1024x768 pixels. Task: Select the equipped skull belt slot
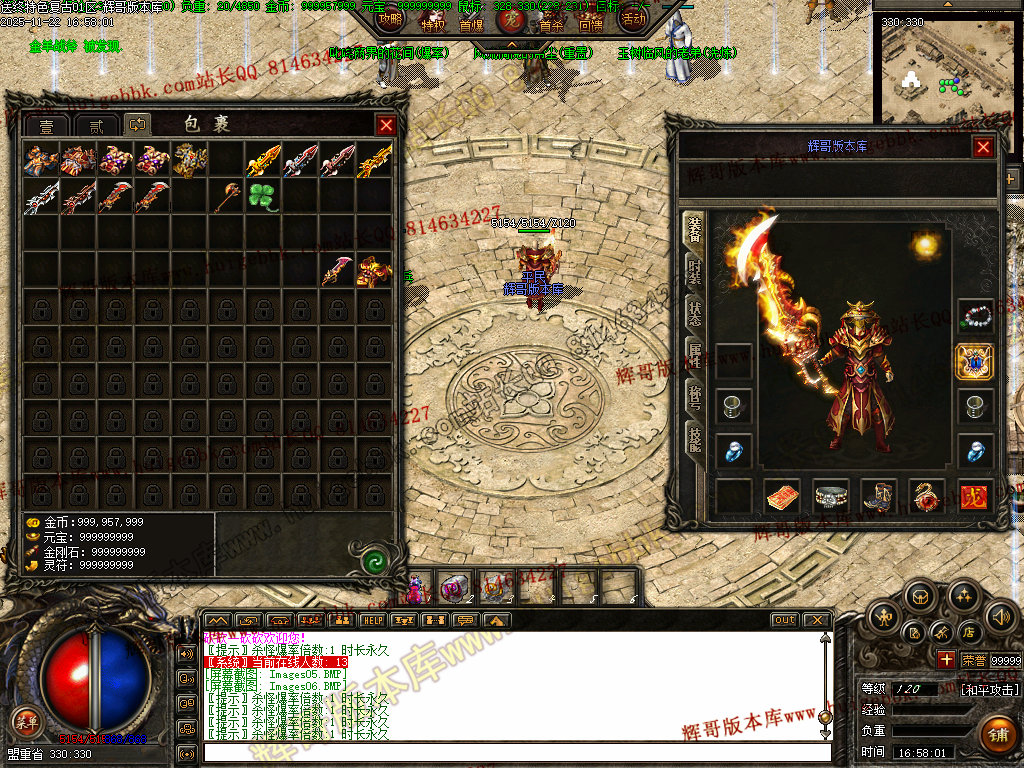(831, 495)
